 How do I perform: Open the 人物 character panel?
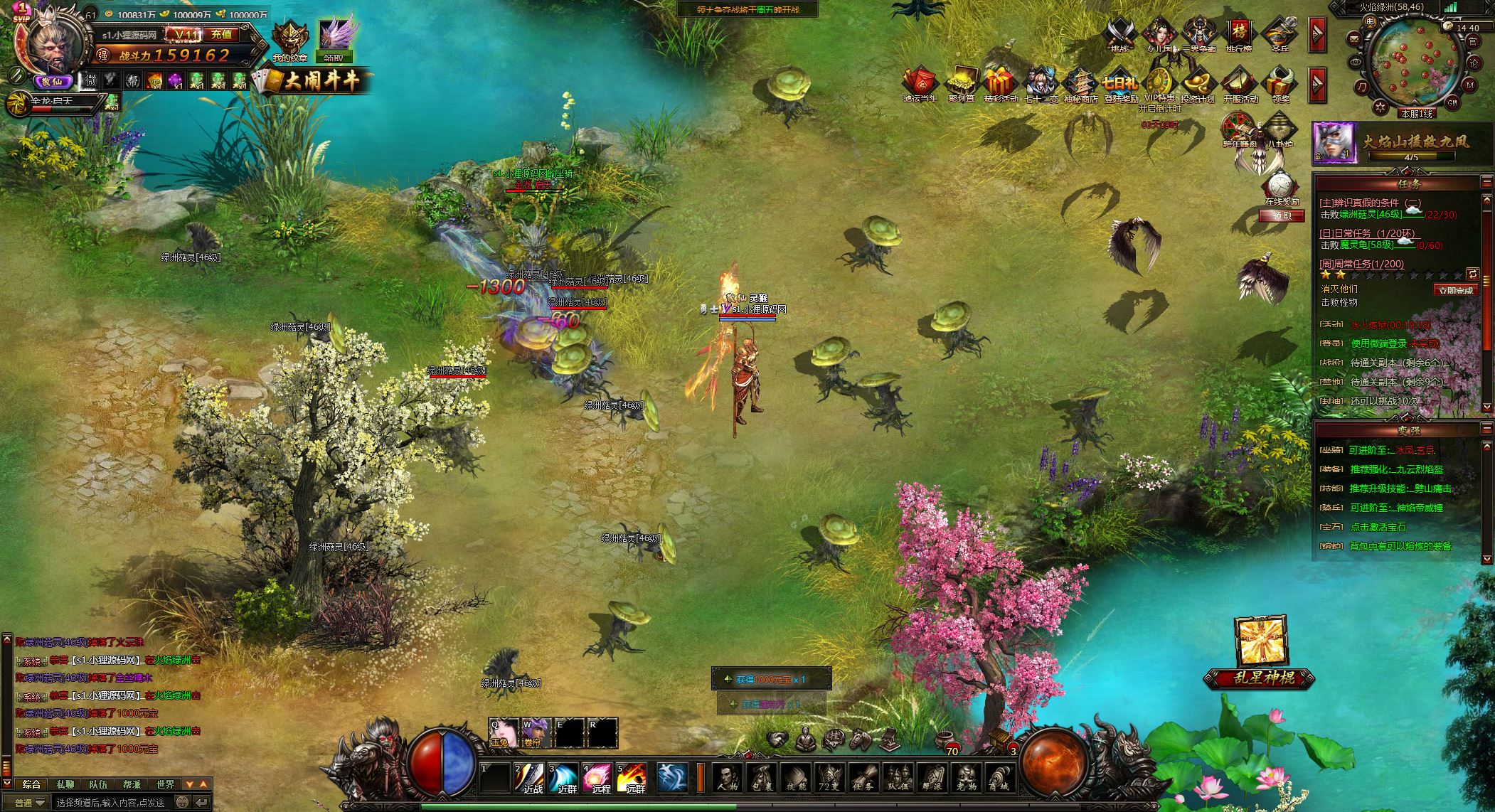727,778
